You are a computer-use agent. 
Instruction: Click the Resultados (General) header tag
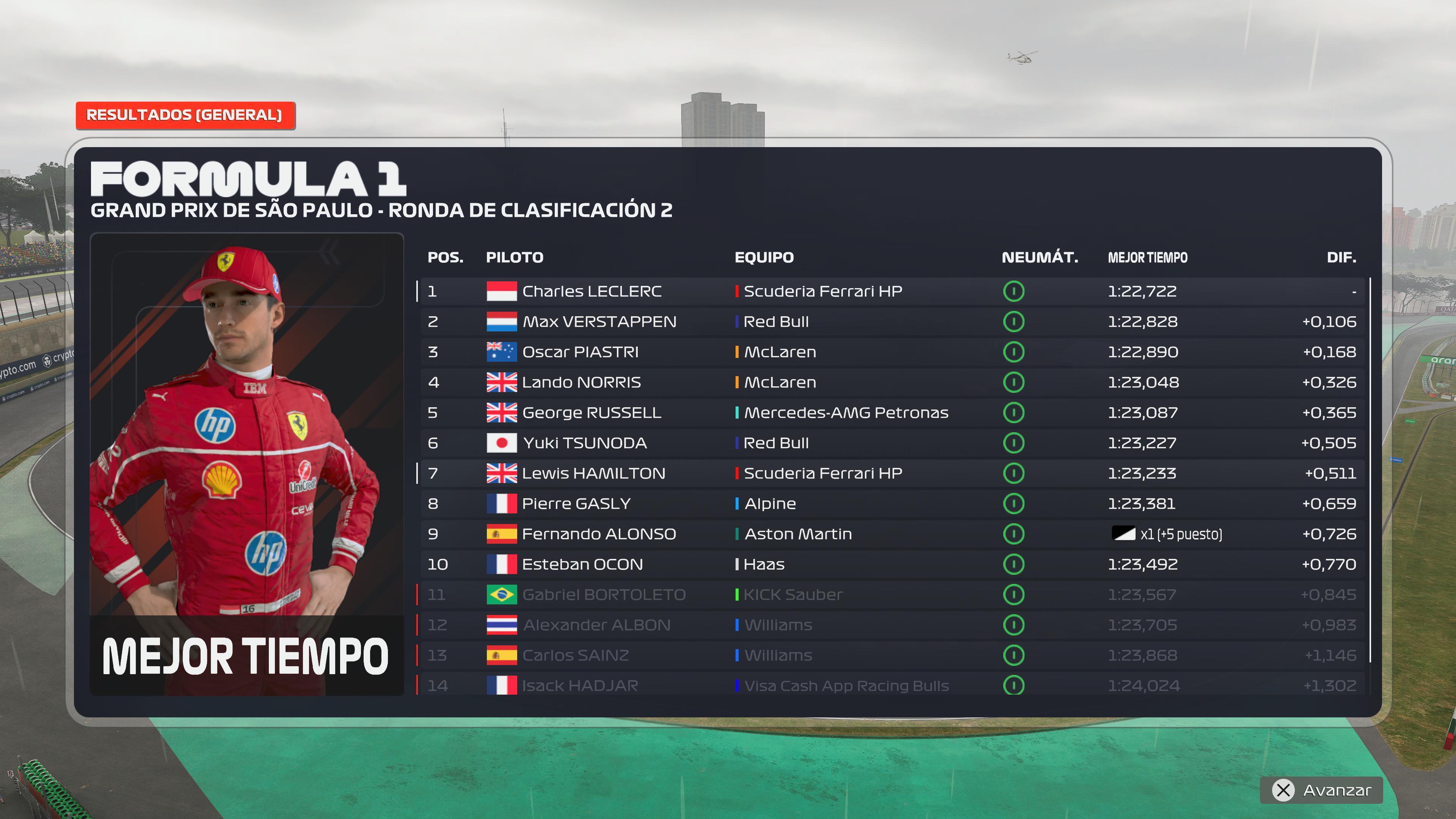pos(185,115)
